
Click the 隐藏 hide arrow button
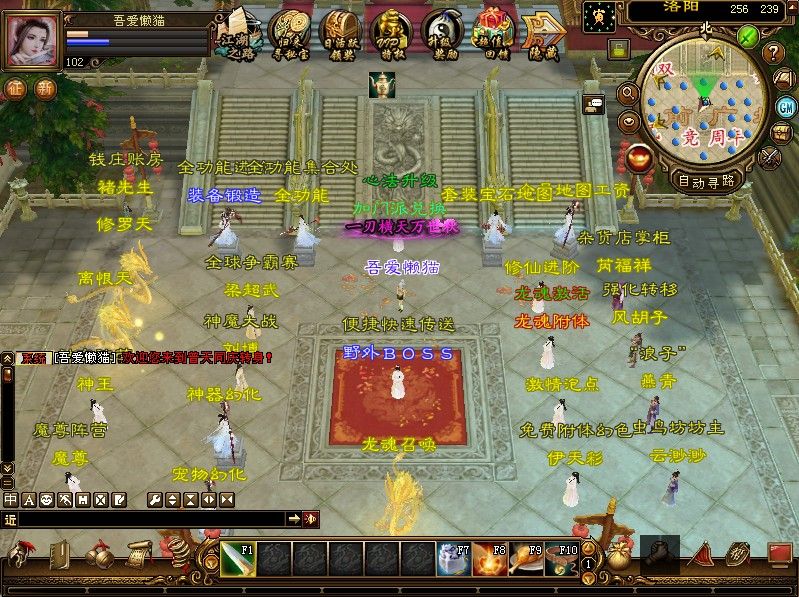point(544,34)
